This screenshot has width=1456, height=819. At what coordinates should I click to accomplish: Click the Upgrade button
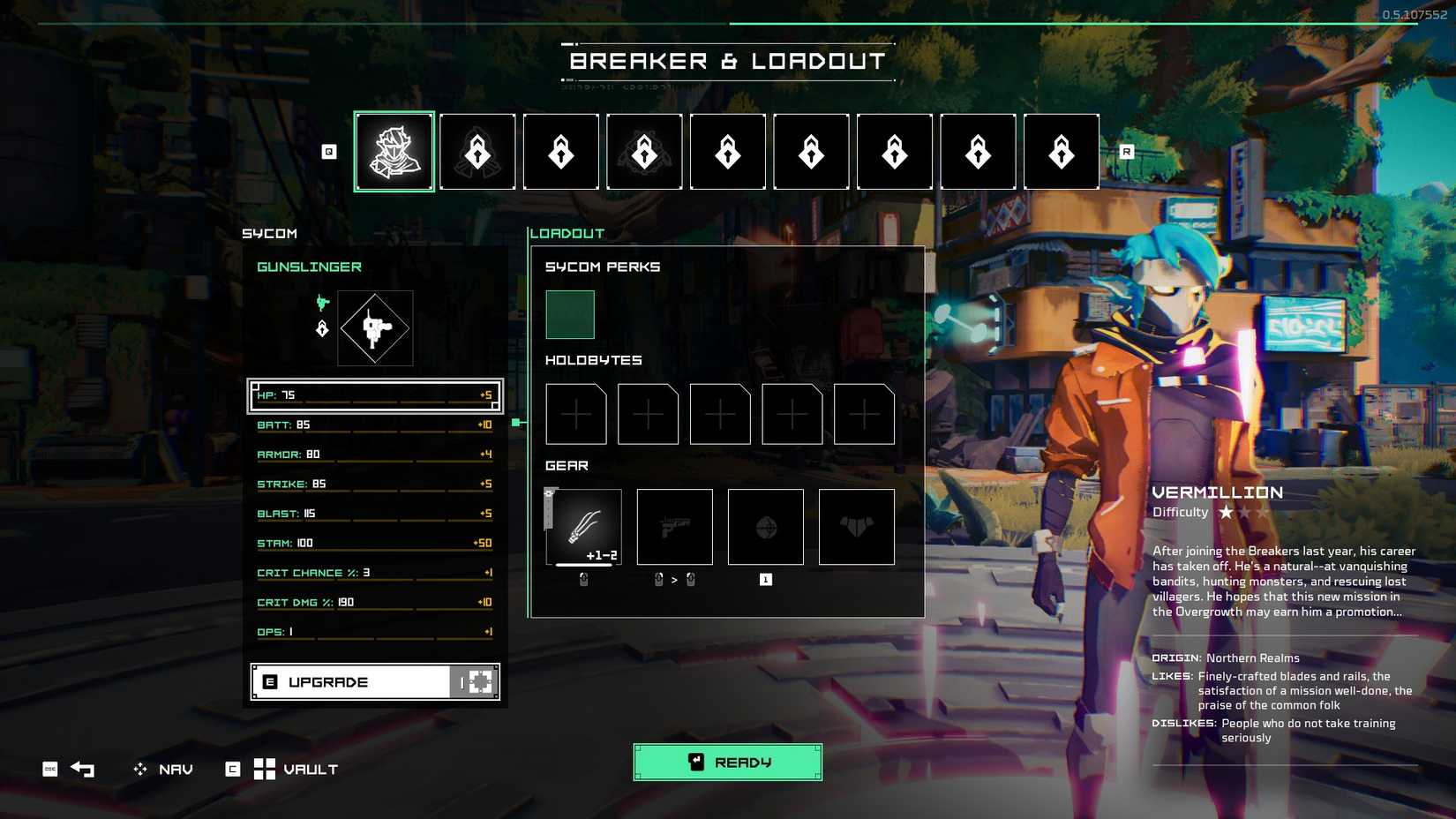pos(353,680)
